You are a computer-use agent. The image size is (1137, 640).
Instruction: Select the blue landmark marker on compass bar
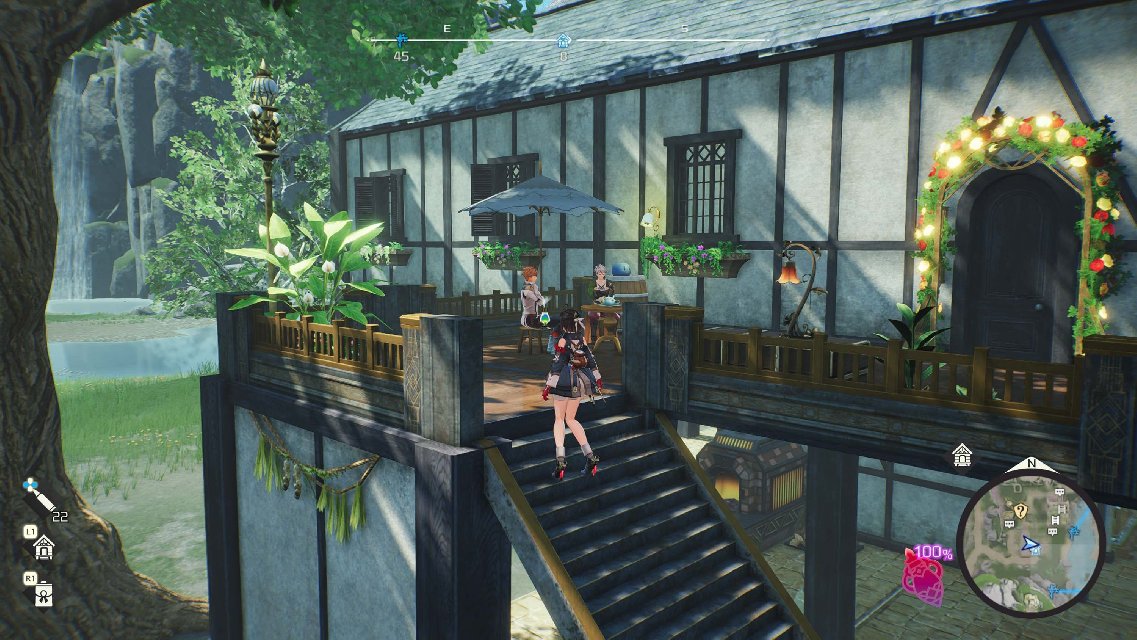pyautogui.click(x=401, y=40)
